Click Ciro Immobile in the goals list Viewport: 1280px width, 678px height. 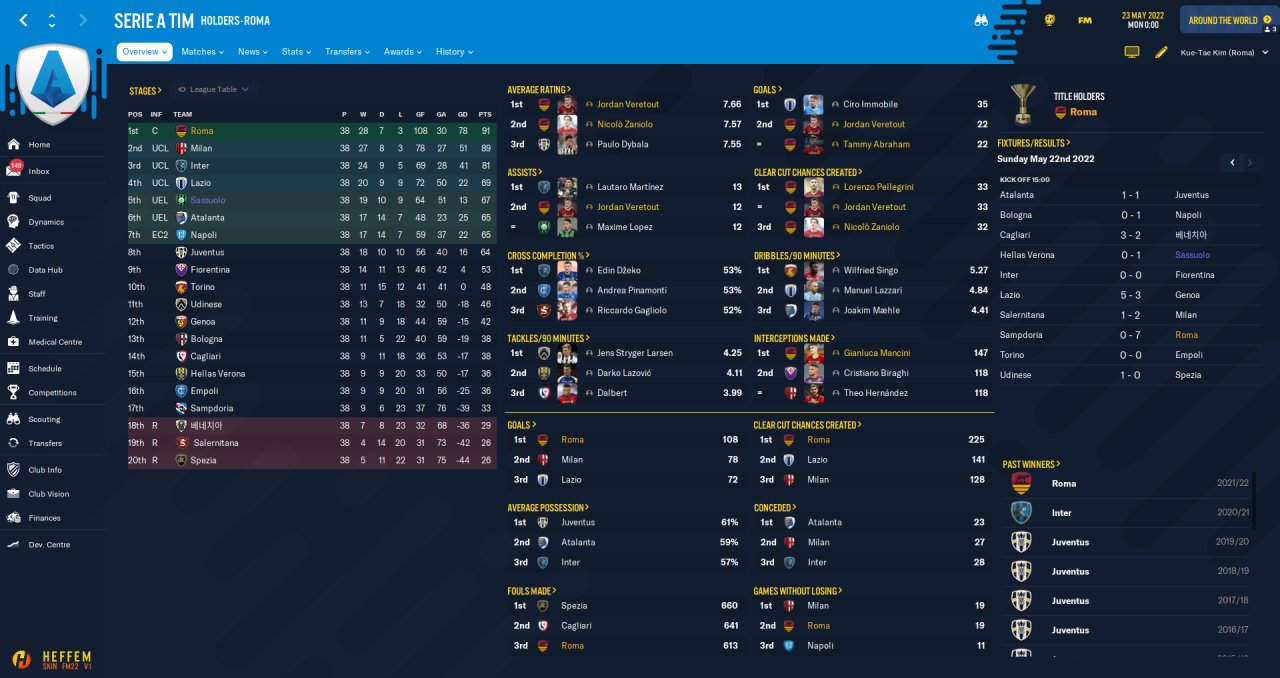[x=870, y=104]
